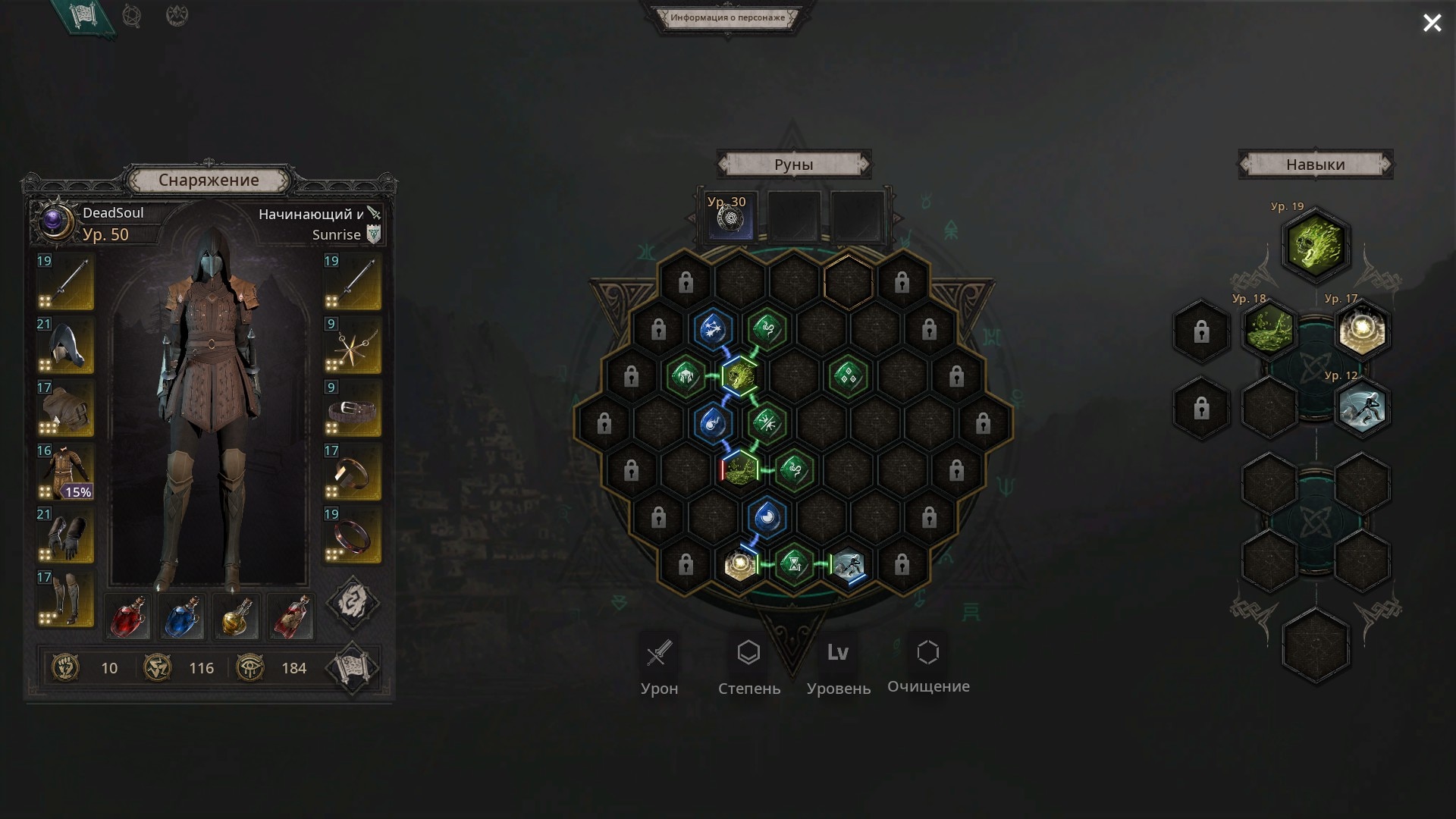The width and height of the screenshot is (1456, 819).
Task: Select the gloves equipment slot
Action: pyautogui.click(x=66, y=535)
